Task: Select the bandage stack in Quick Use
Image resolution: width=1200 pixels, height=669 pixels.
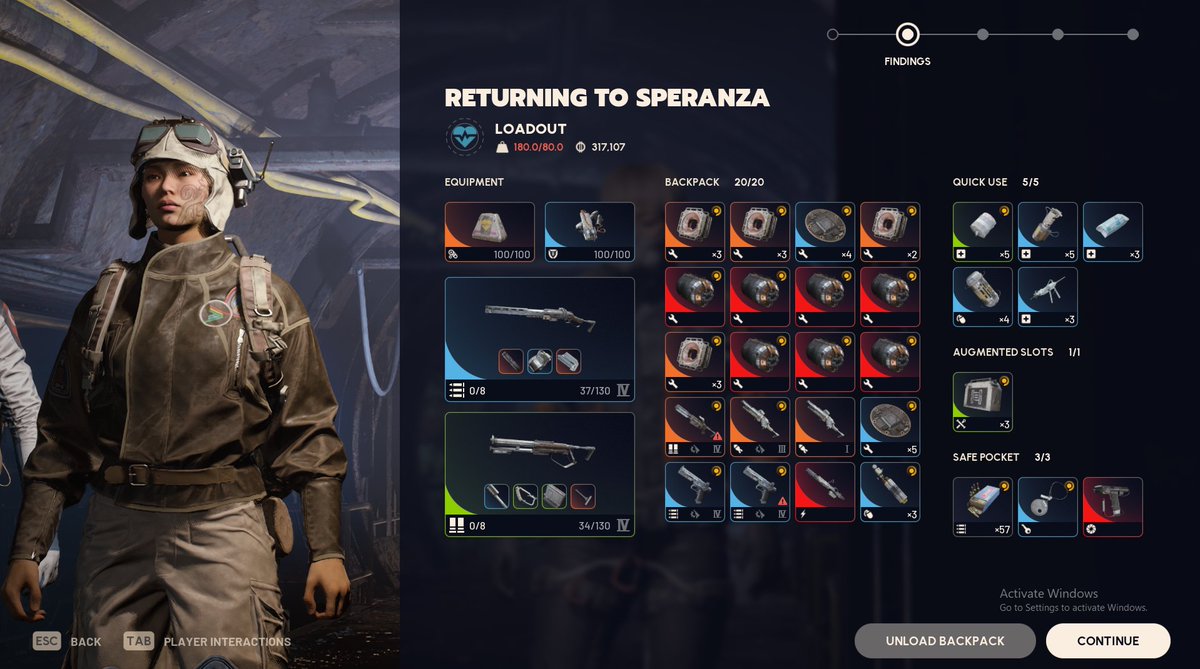Action: click(x=982, y=232)
